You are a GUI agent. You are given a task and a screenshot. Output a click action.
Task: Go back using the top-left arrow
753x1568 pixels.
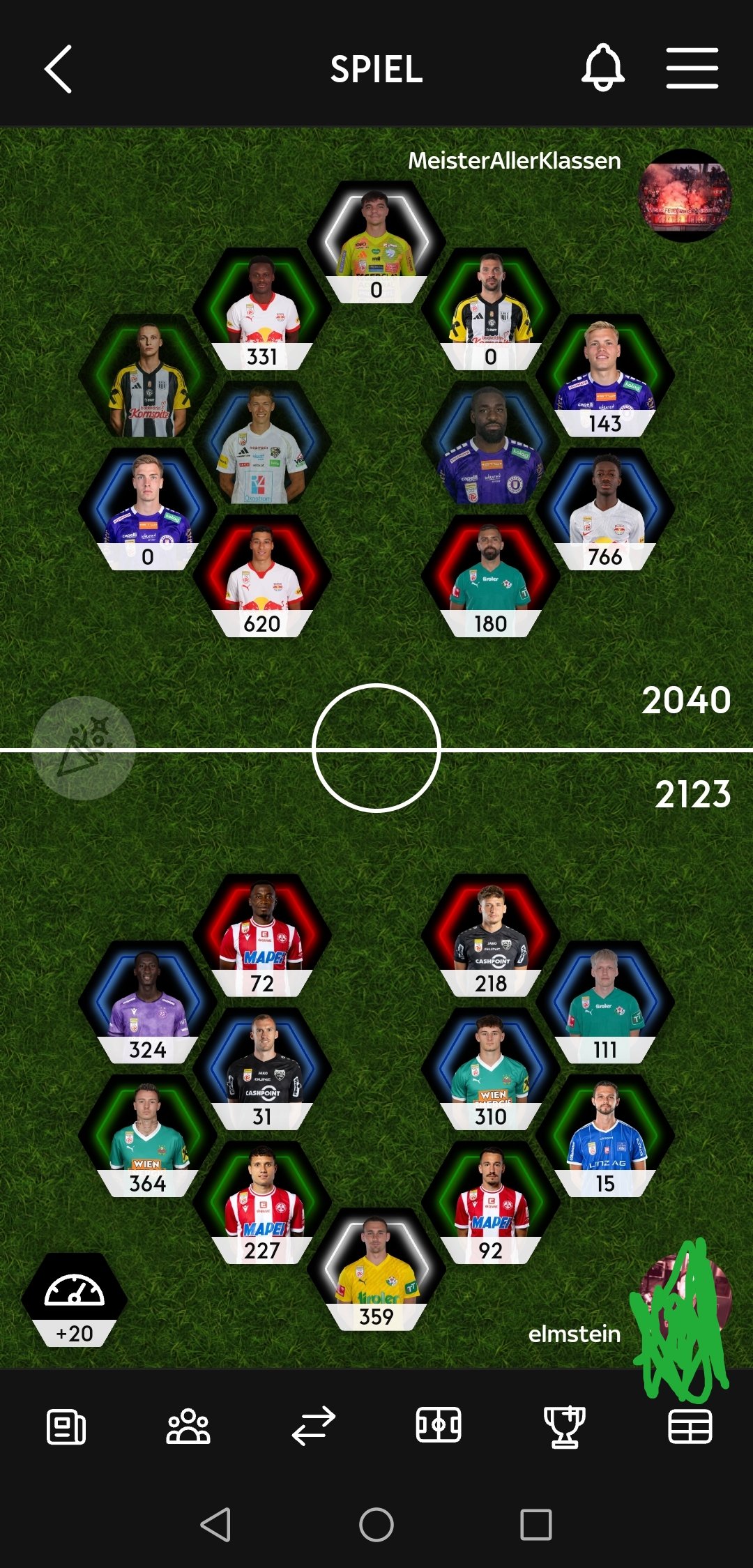[x=59, y=69]
